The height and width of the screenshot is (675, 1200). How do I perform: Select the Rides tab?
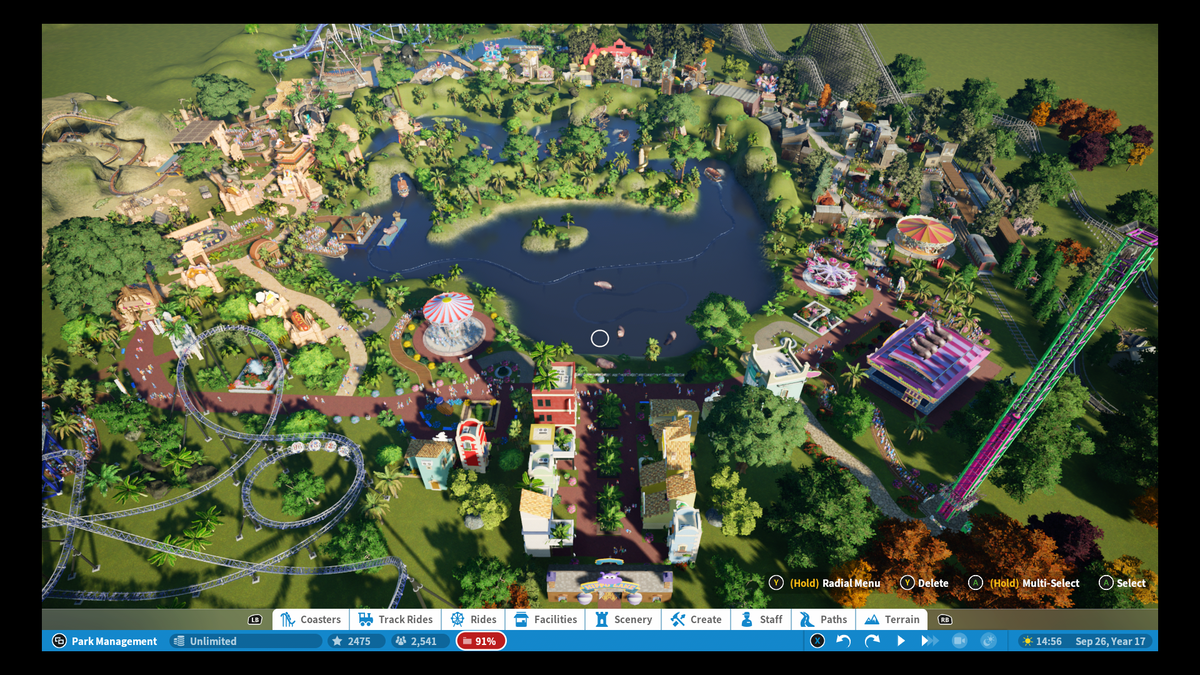[x=474, y=619]
